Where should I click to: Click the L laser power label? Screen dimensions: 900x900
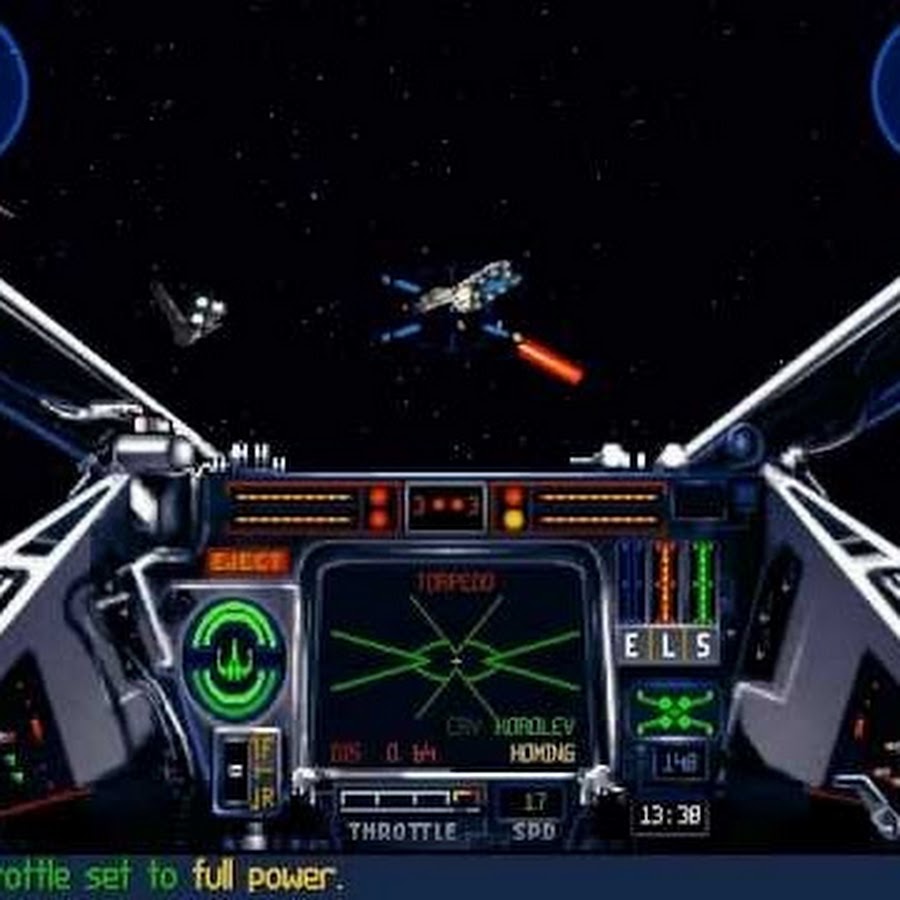(x=667, y=646)
